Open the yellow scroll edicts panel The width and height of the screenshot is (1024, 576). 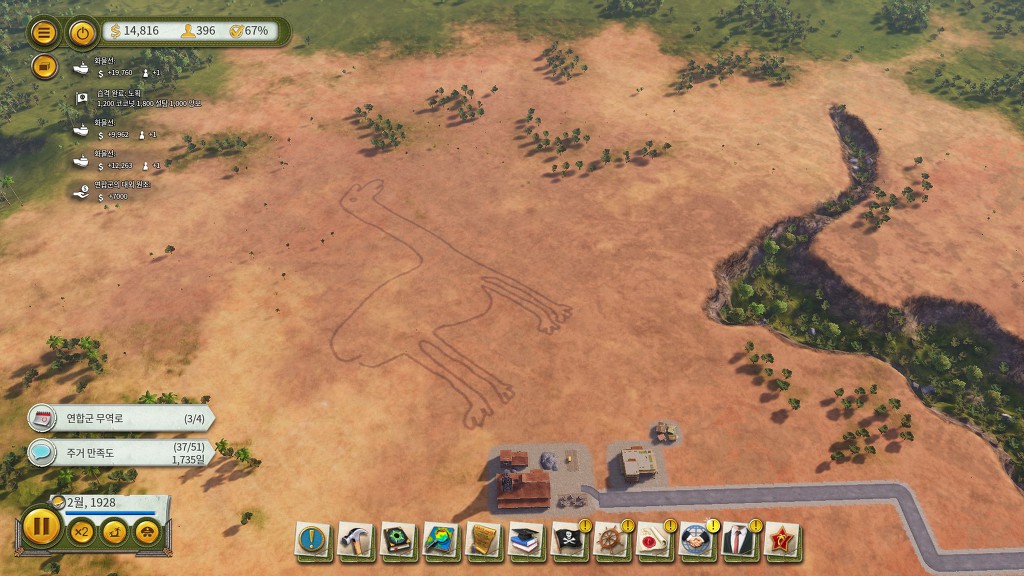pos(484,541)
